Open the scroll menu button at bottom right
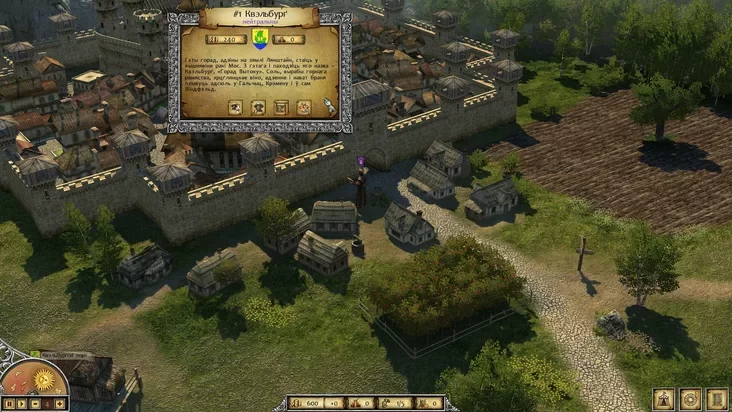 tap(716, 399)
